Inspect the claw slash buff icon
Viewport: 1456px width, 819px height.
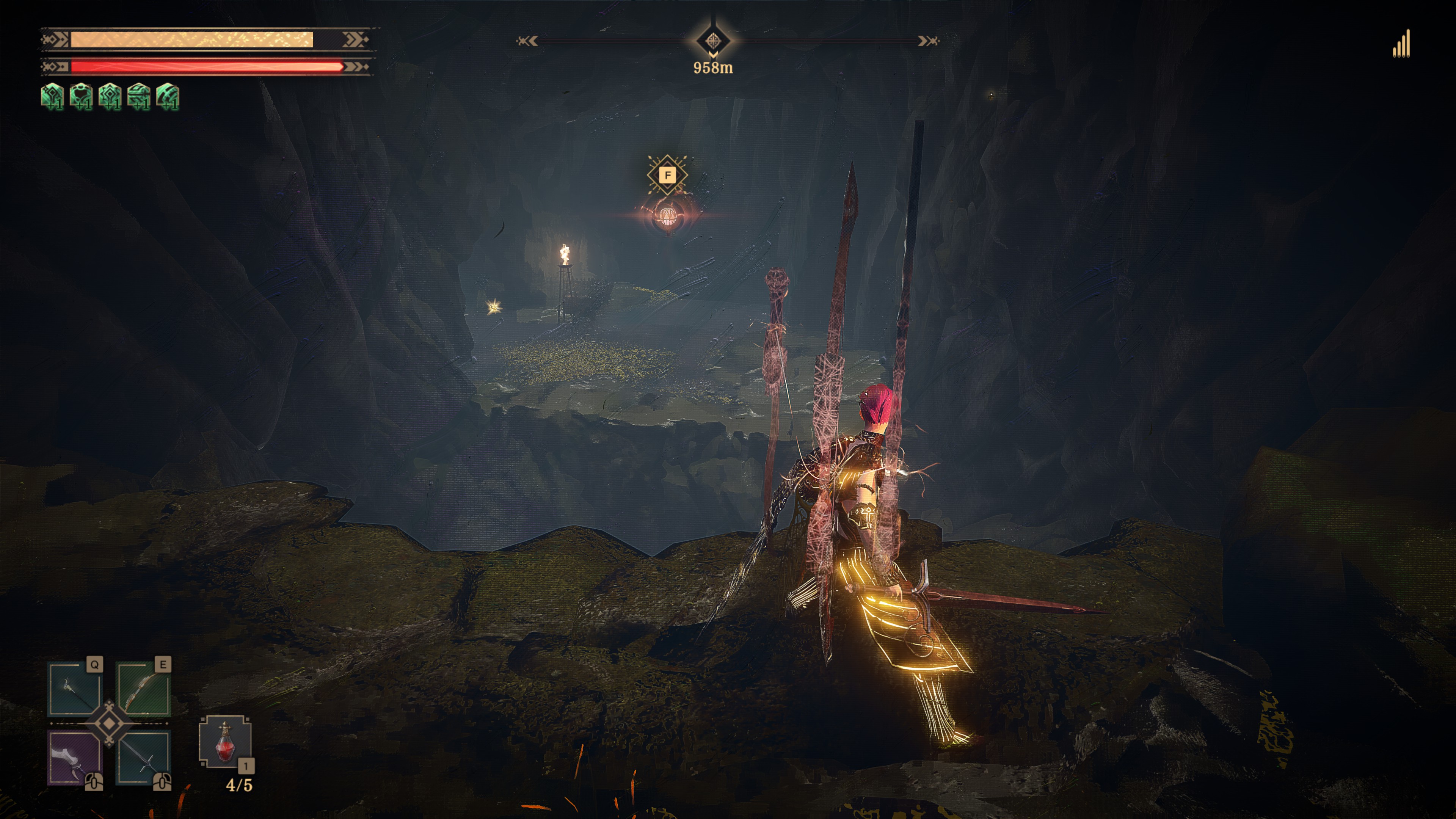tap(167, 96)
